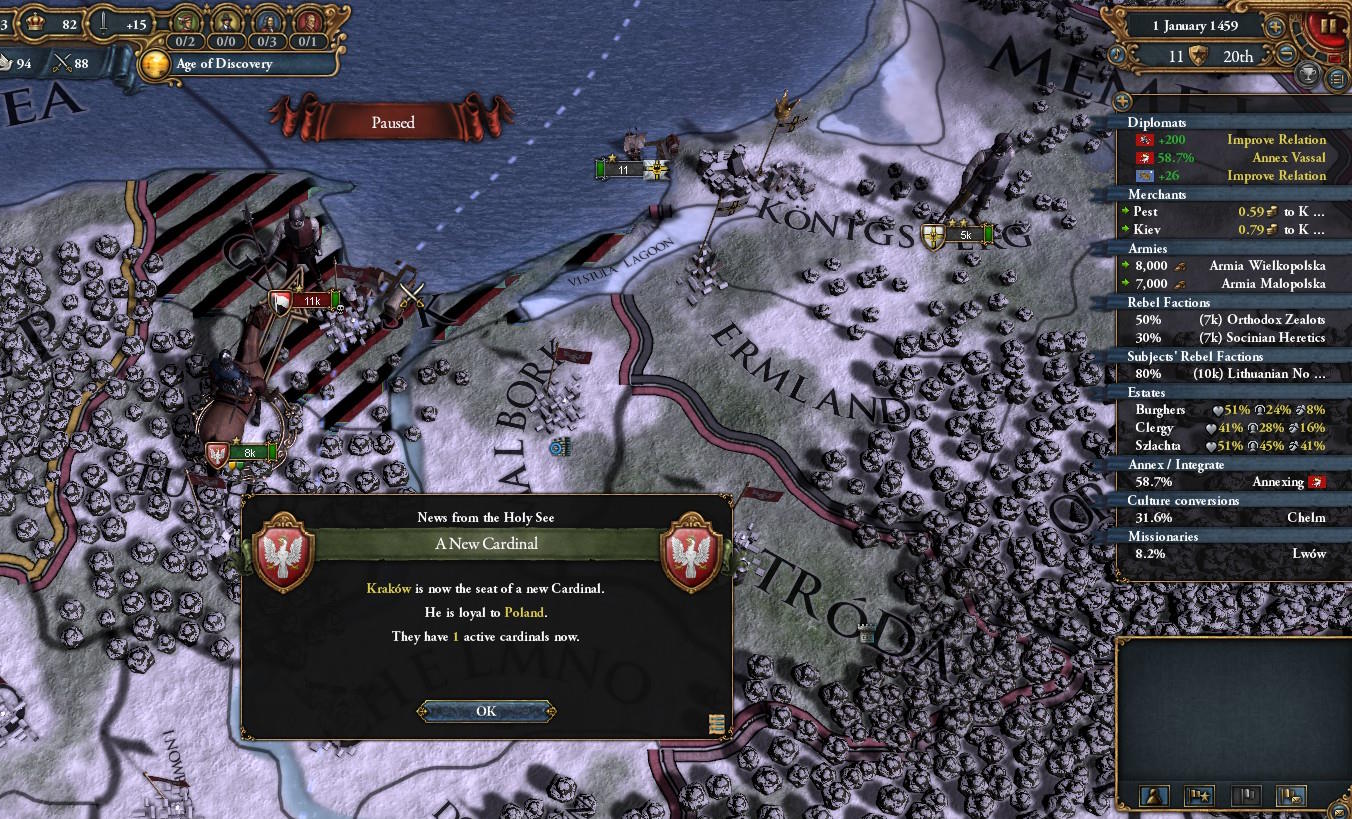Expand the outliner plus button
The height and width of the screenshot is (819, 1352).
point(1122,101)
